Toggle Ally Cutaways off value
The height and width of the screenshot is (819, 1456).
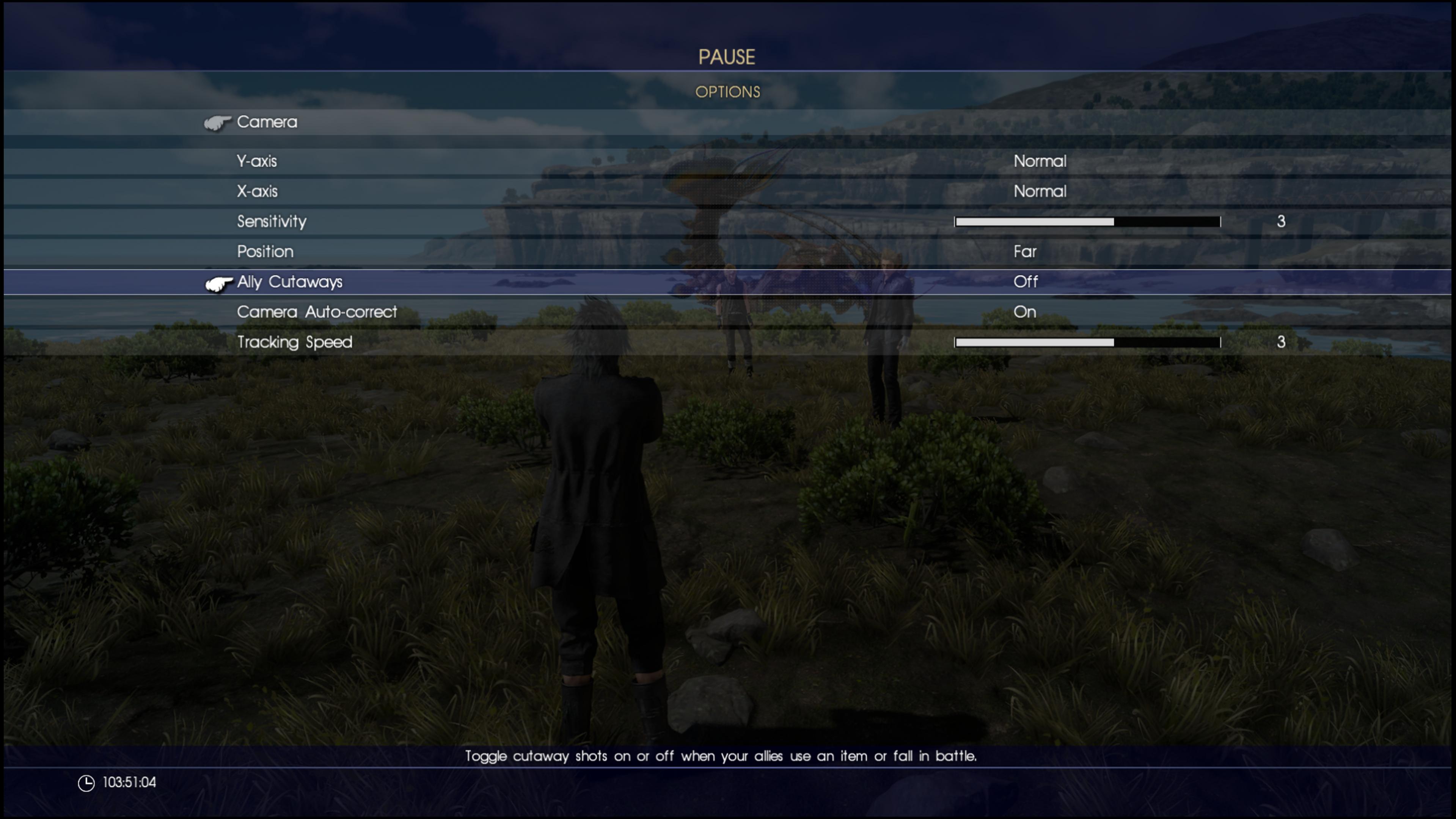tap(1025, 281)
